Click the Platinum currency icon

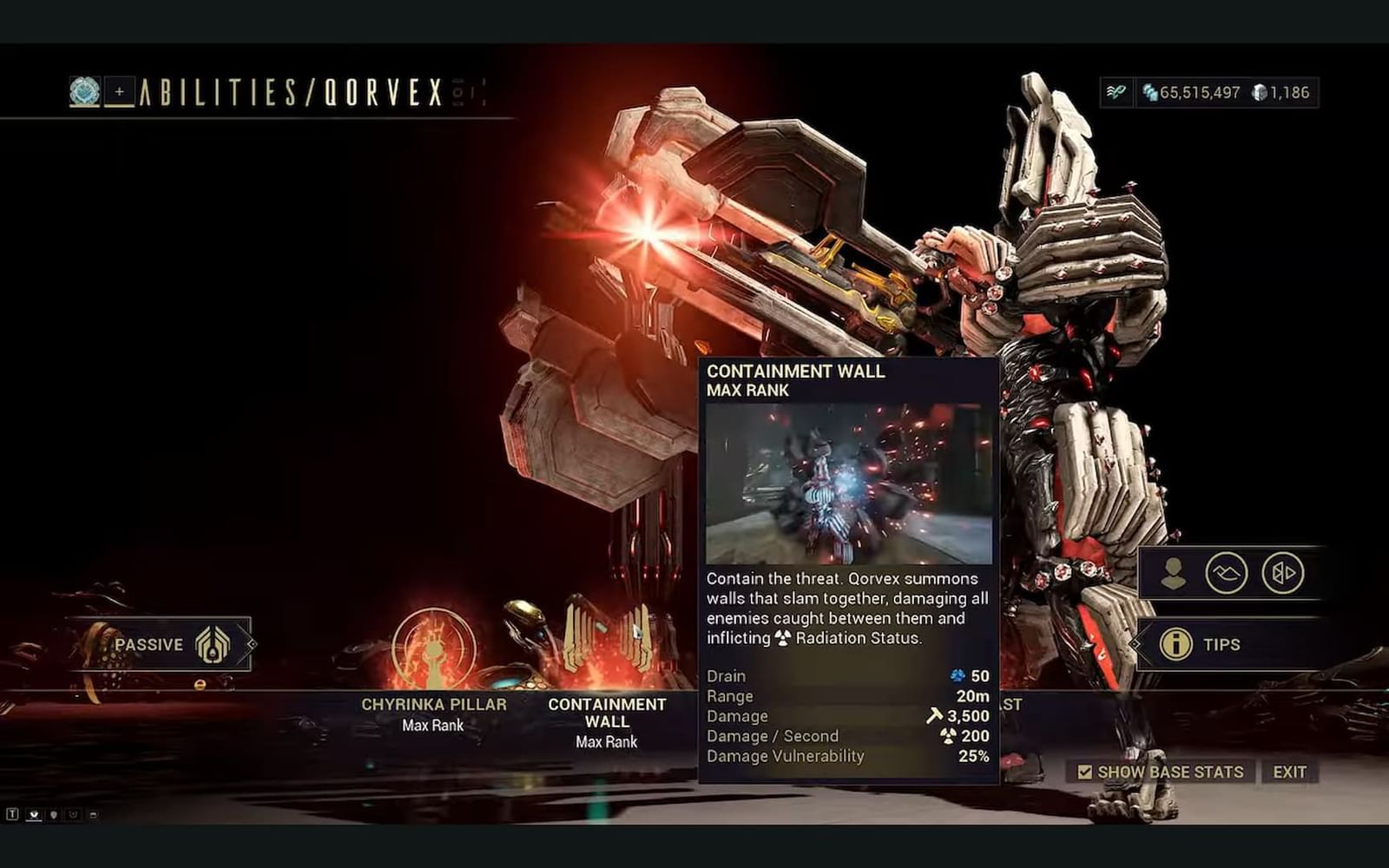pyautogui.click(x=1259, y=94)
